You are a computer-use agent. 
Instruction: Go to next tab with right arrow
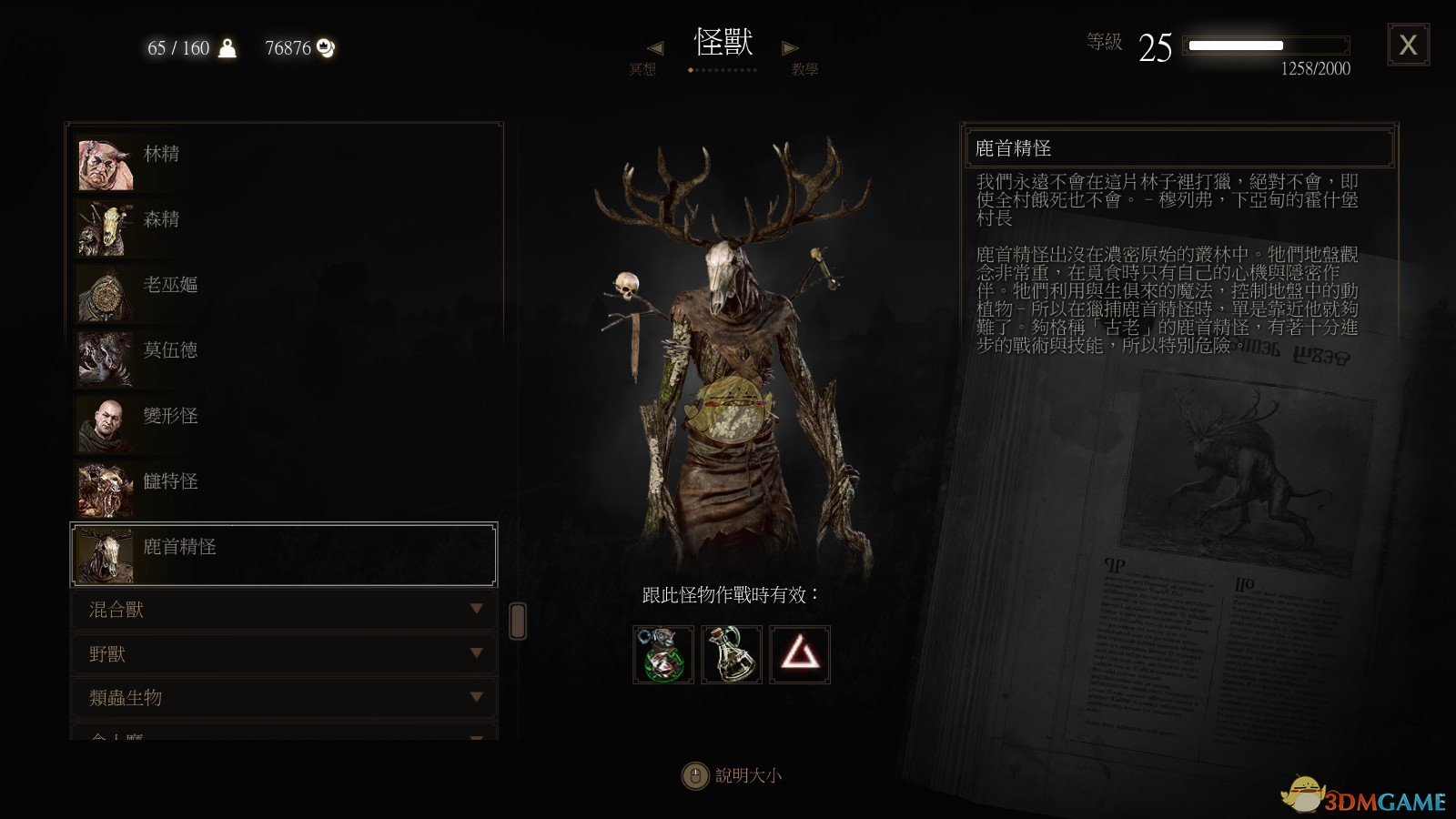point(790,47)
